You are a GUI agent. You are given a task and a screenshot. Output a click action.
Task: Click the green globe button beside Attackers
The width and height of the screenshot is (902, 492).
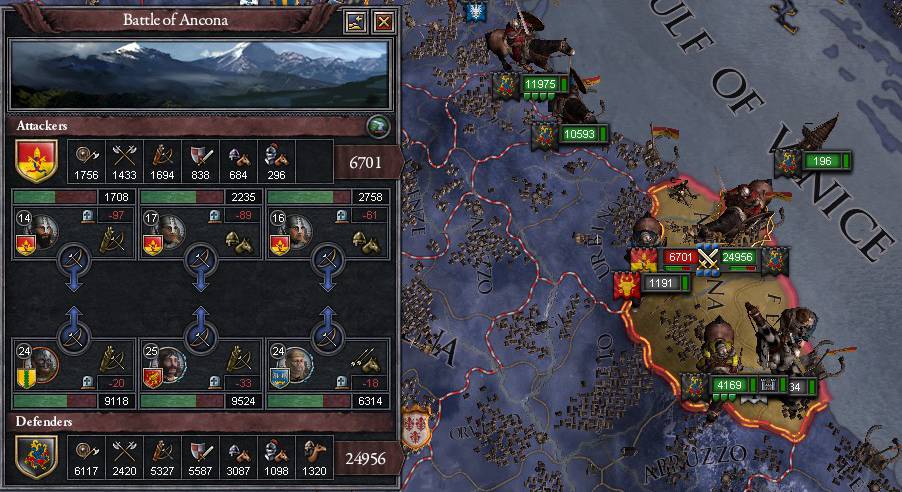(377, 125)
